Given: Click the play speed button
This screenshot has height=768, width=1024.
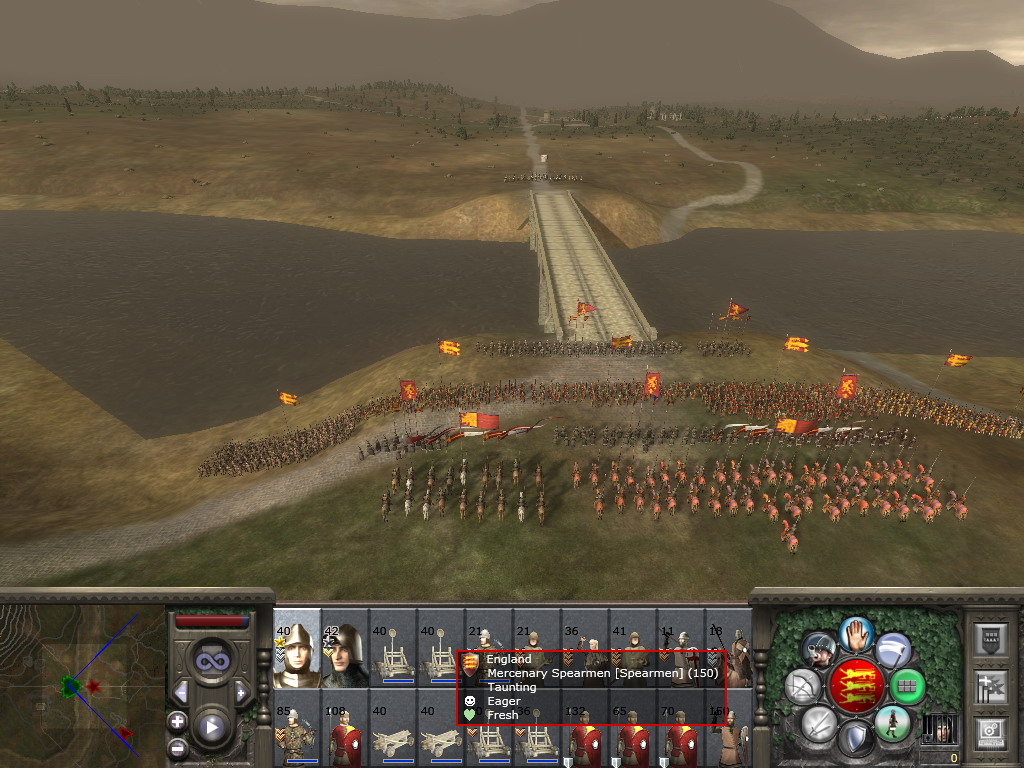Looking at the screenshot, I should 211,727.
